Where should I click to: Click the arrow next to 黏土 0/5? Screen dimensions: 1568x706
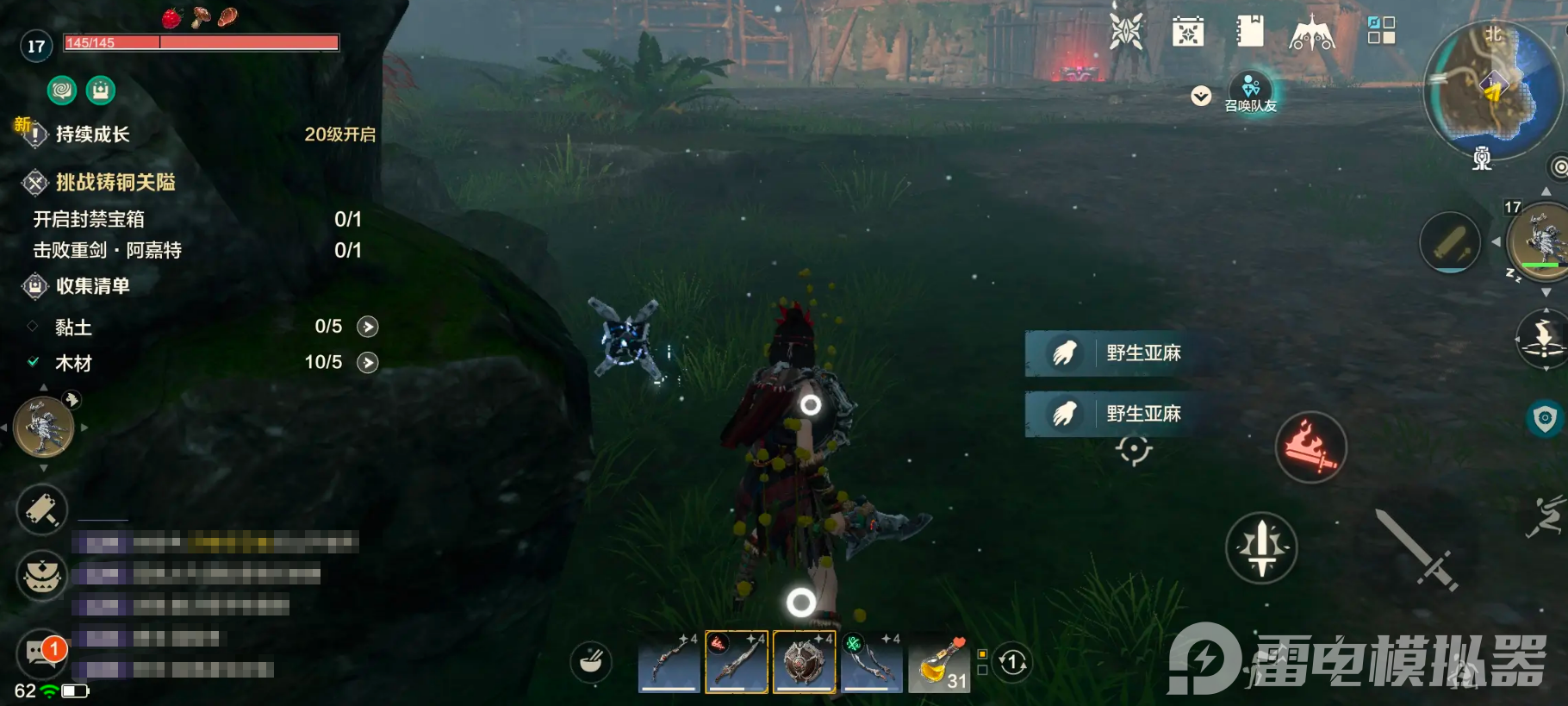click(368, 327)
